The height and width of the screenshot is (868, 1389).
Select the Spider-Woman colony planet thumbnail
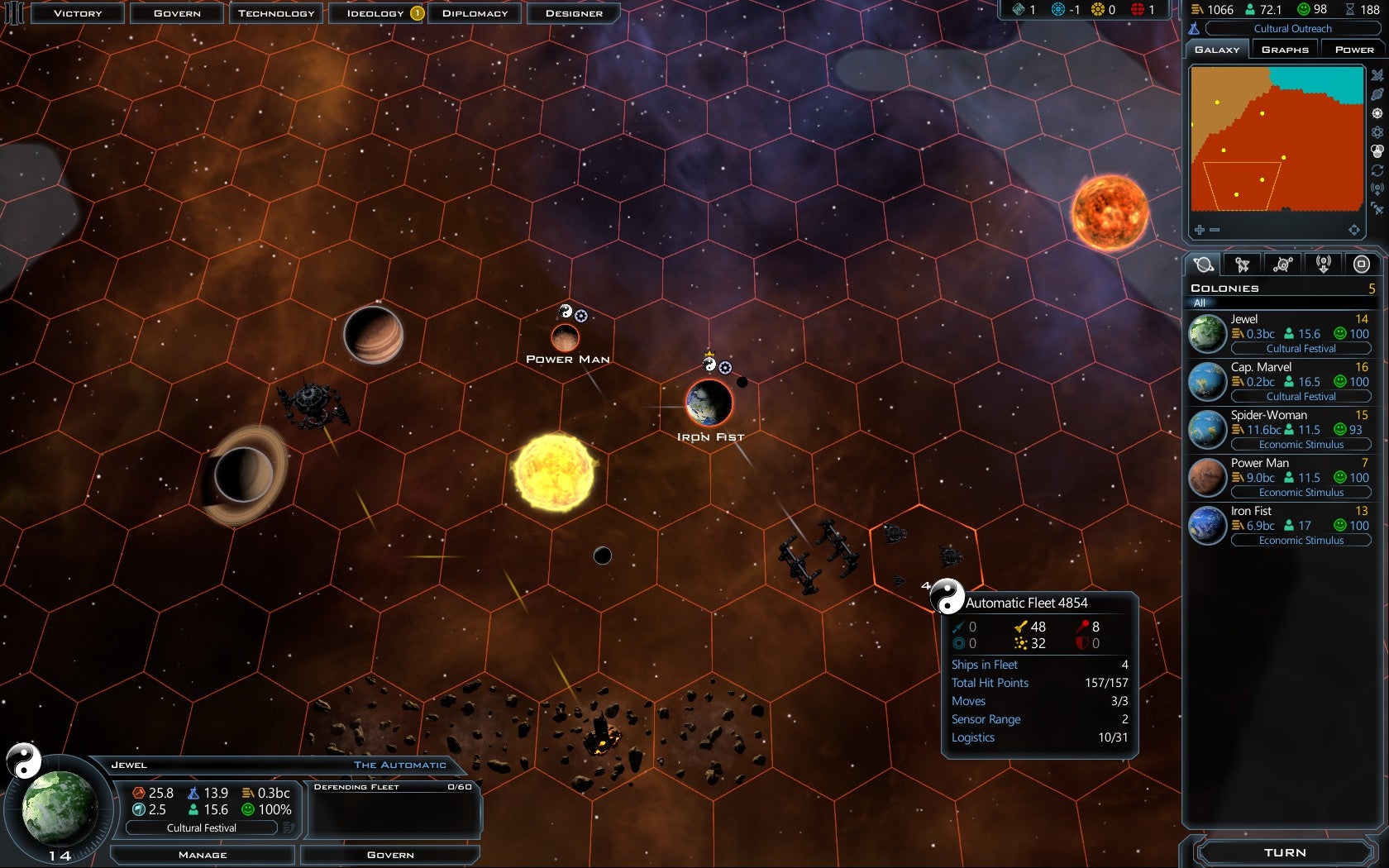click(x=1206, y=429)
